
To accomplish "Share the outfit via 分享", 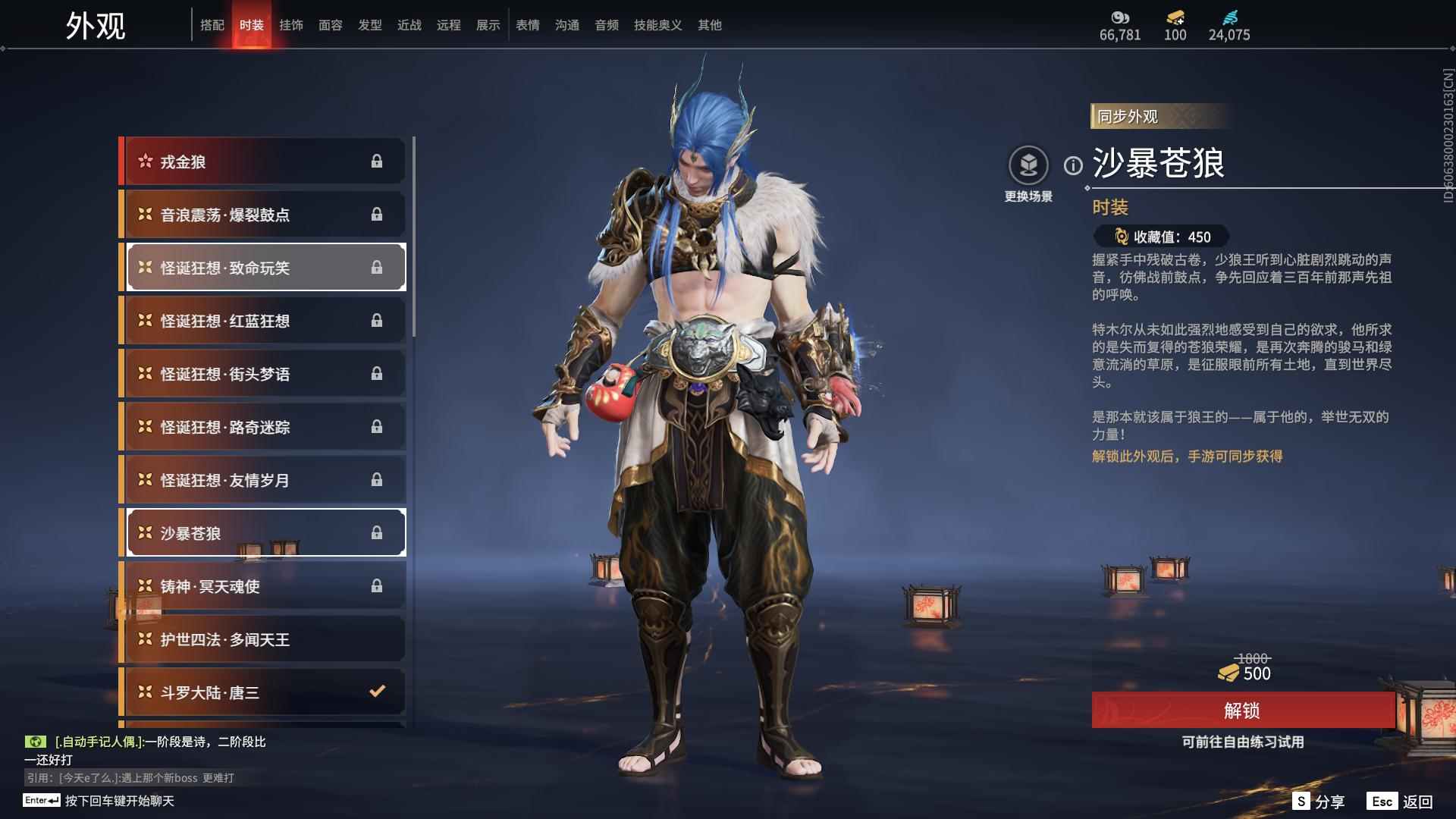I will [1319, 802].
